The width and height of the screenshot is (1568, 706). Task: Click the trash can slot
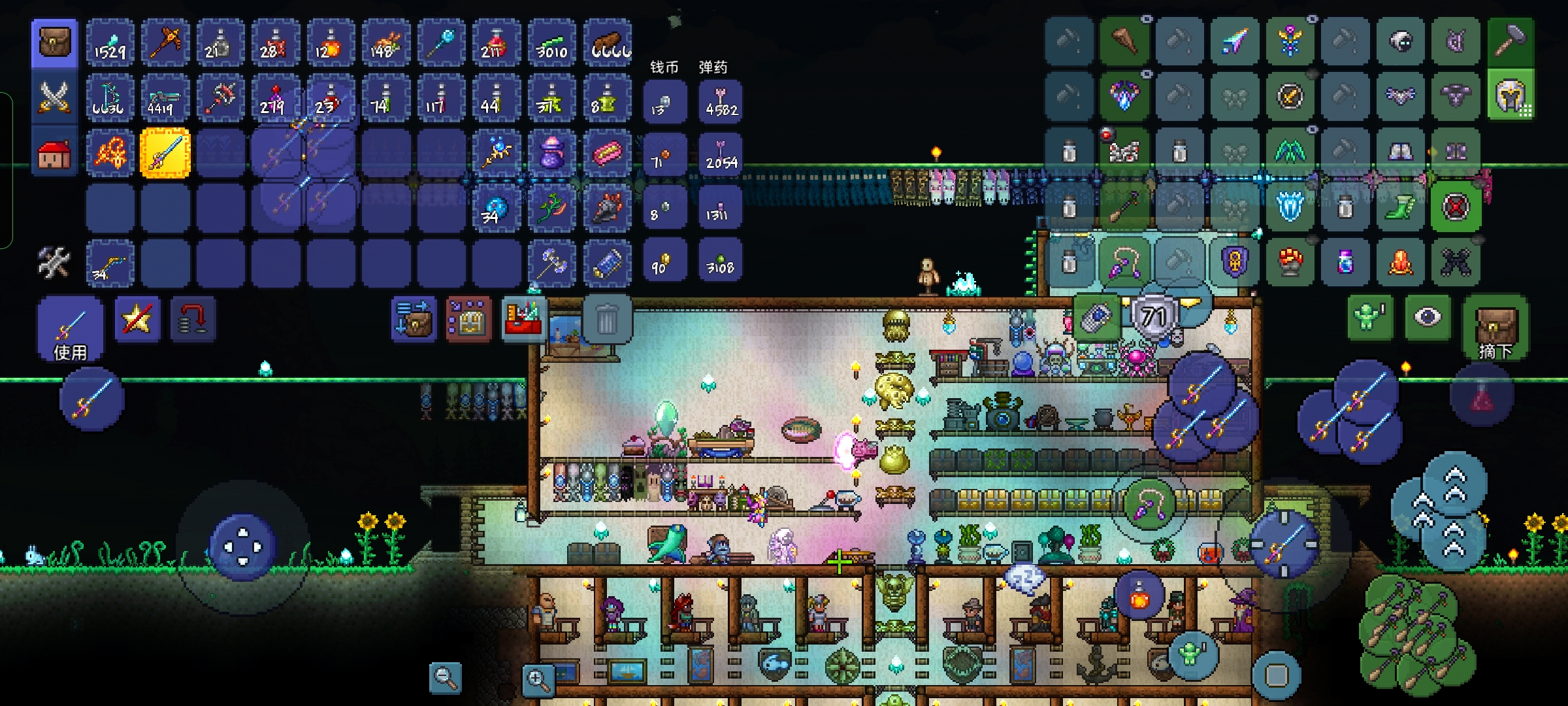607,320
